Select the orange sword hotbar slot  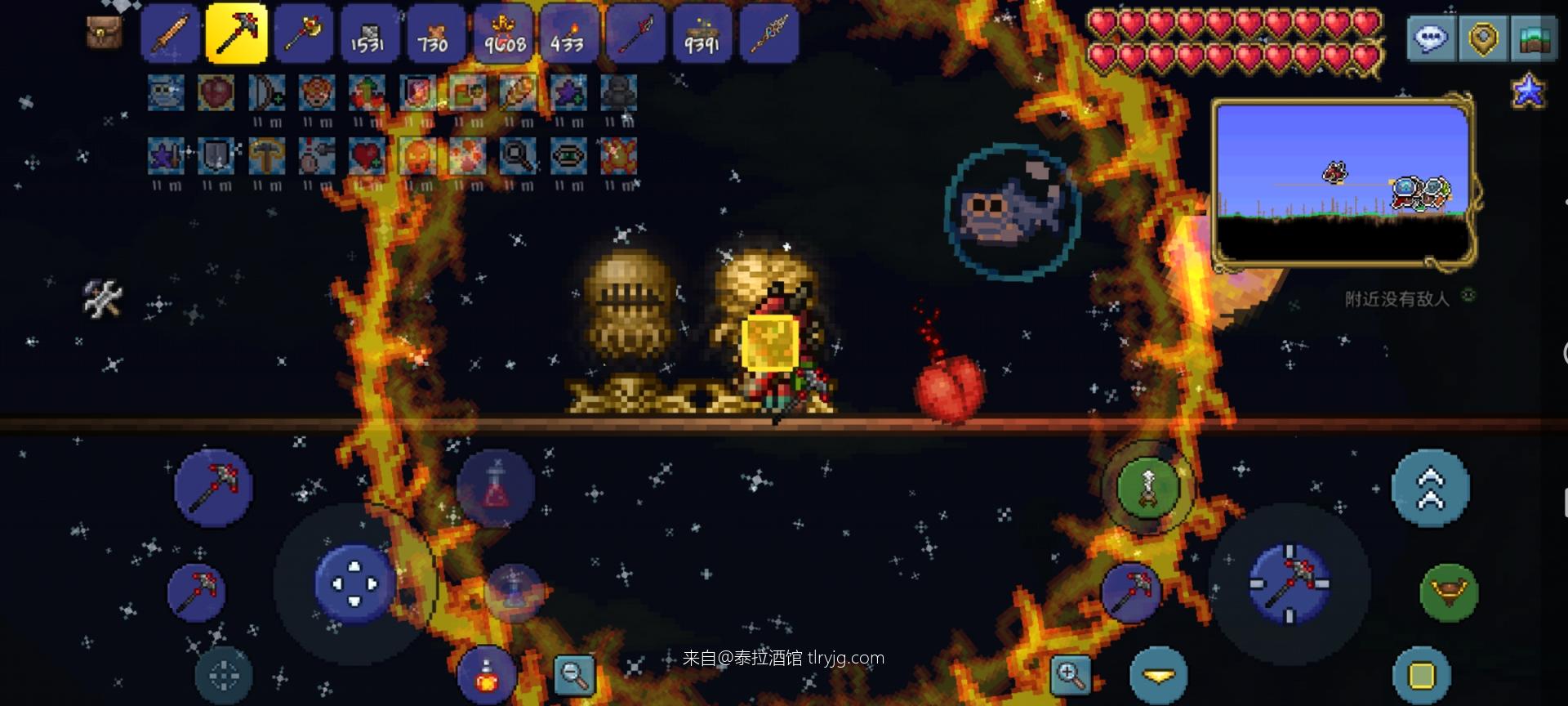point(171,34)
